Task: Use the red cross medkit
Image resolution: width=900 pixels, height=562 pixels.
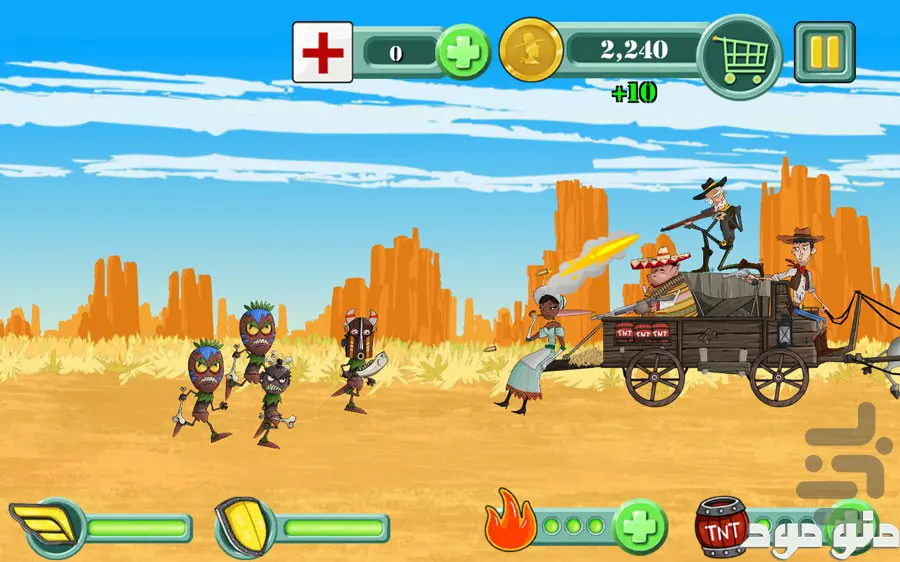Action: point(322,52)
